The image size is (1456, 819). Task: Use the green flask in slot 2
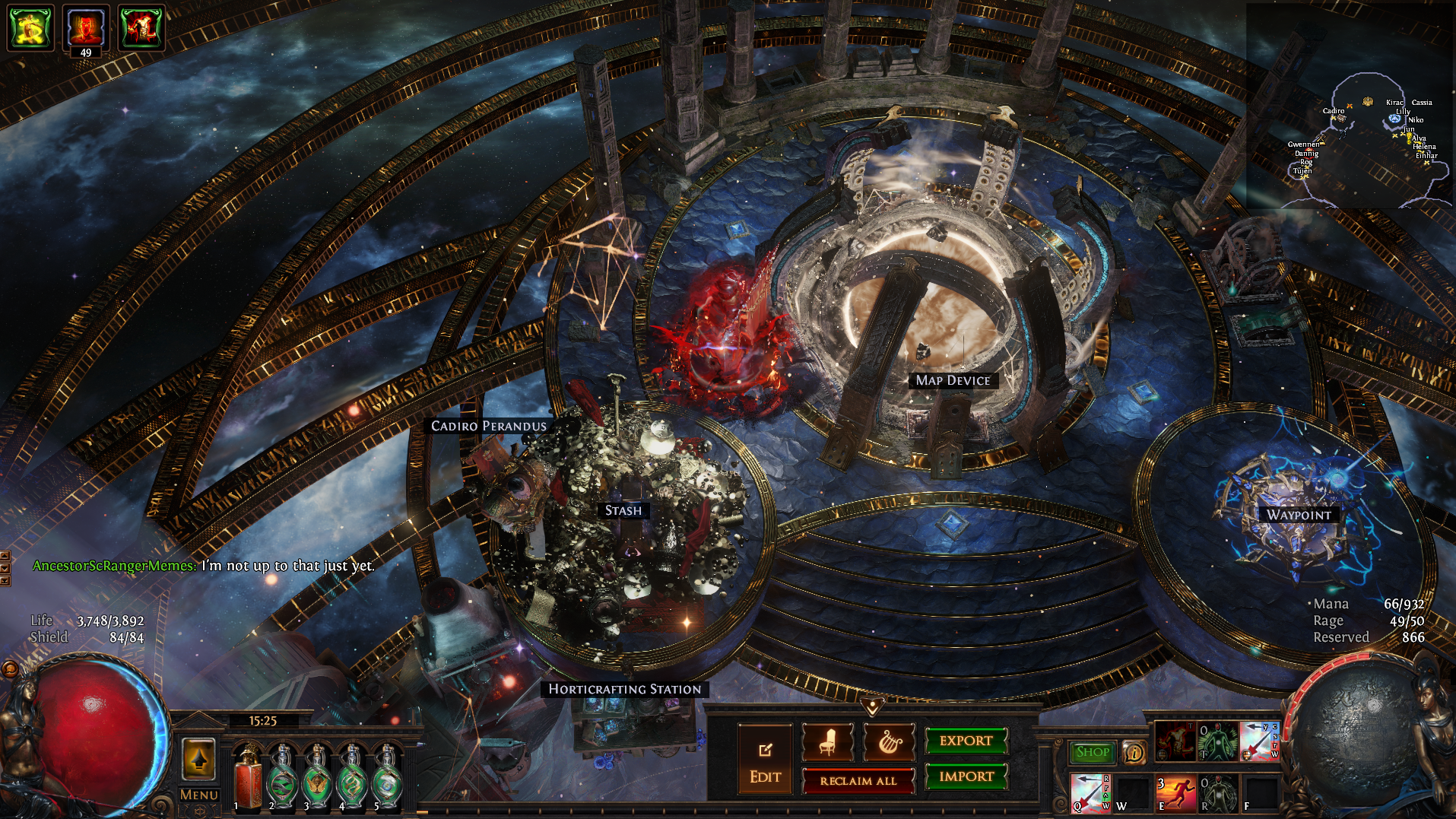pyautogui.click(x=282, y=777)
